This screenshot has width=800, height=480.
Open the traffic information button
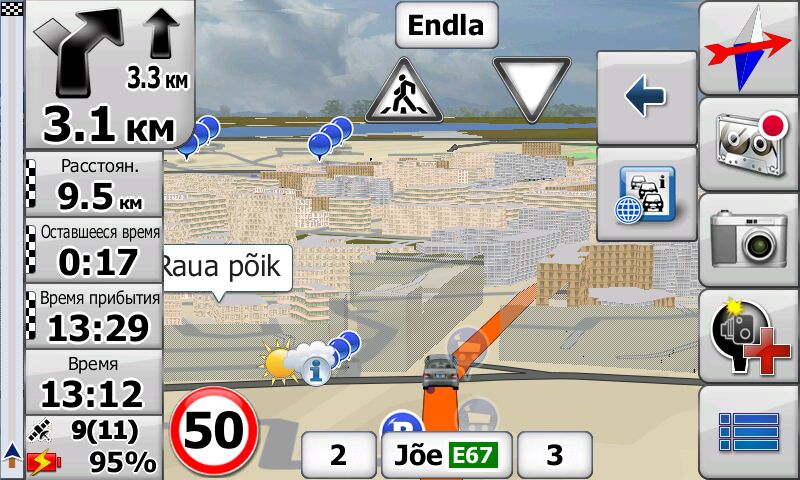(646, 194)
